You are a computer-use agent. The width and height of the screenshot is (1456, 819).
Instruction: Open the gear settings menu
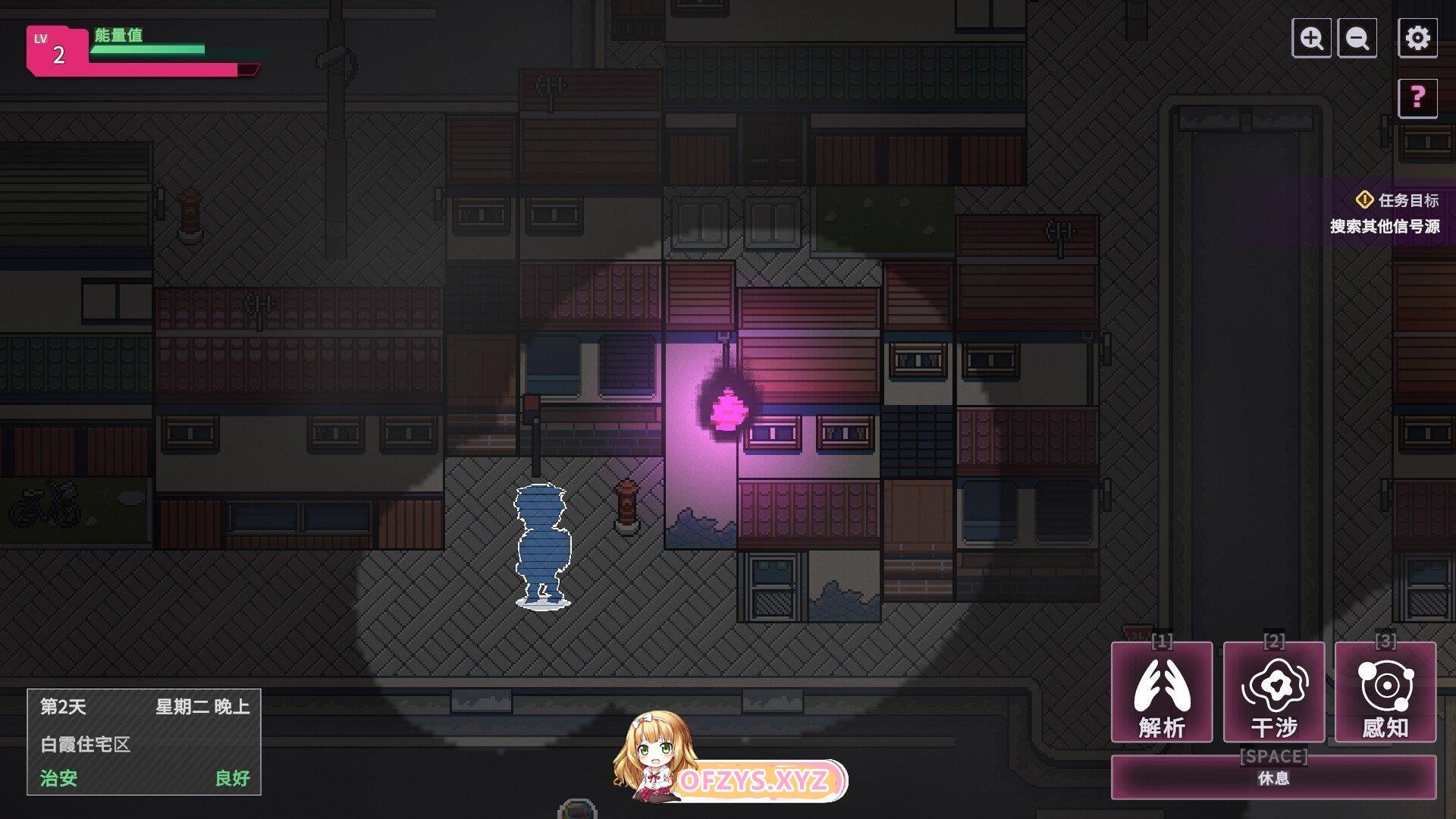coord(1417,38)
